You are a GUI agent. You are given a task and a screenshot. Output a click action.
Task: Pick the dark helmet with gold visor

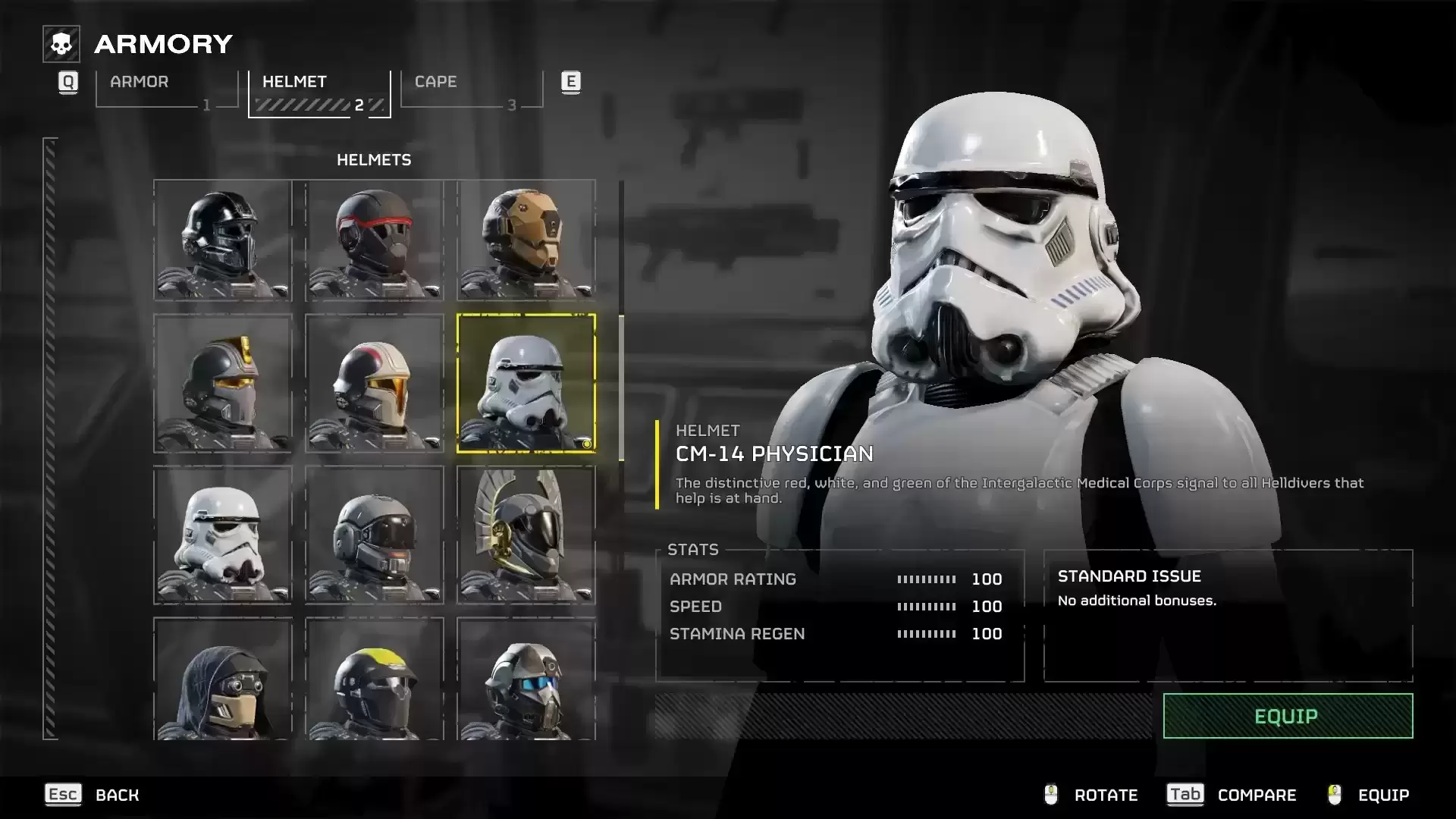tap(223, 384)
